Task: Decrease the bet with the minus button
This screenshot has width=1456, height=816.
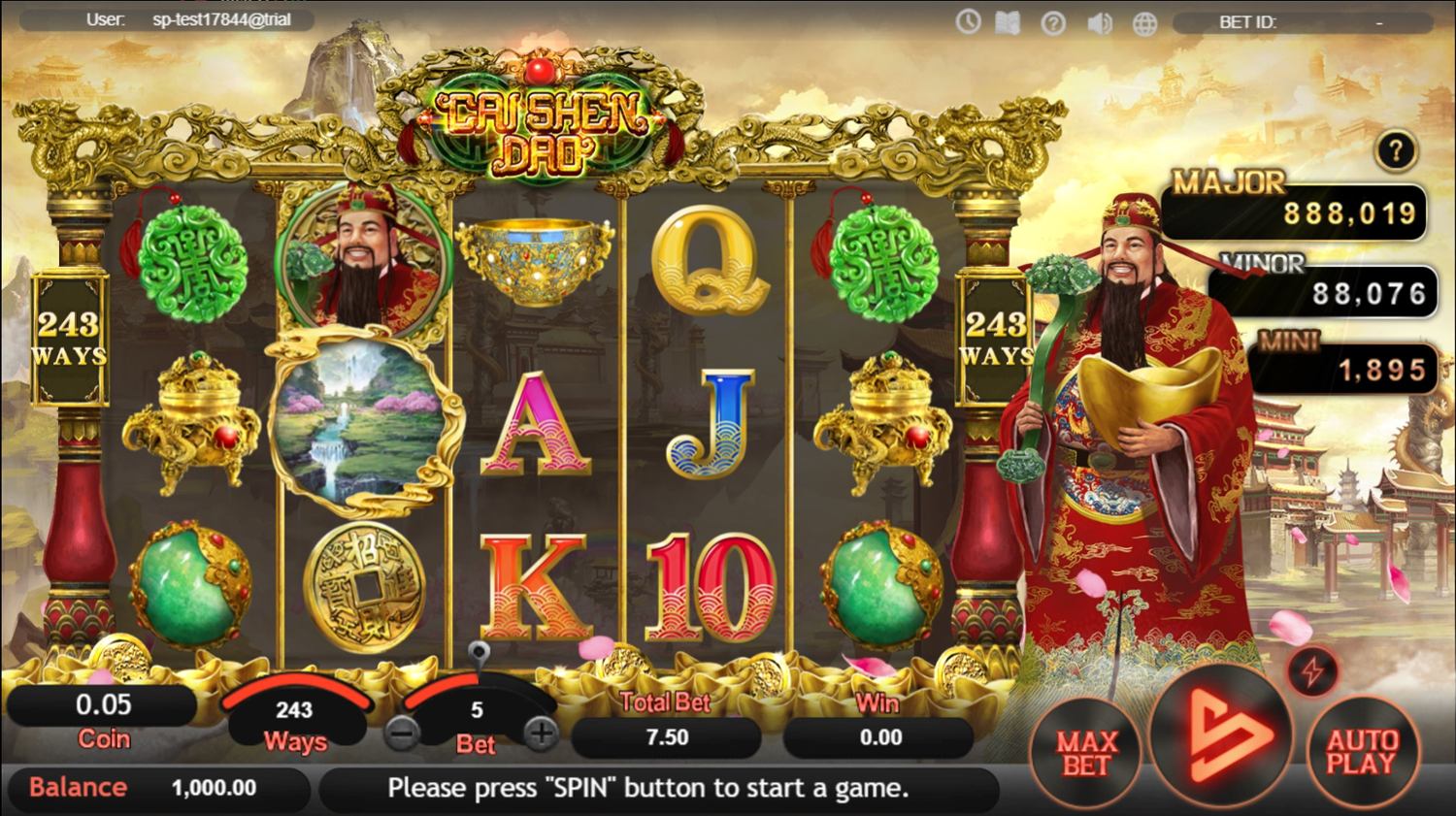Action: pos(402,734)
